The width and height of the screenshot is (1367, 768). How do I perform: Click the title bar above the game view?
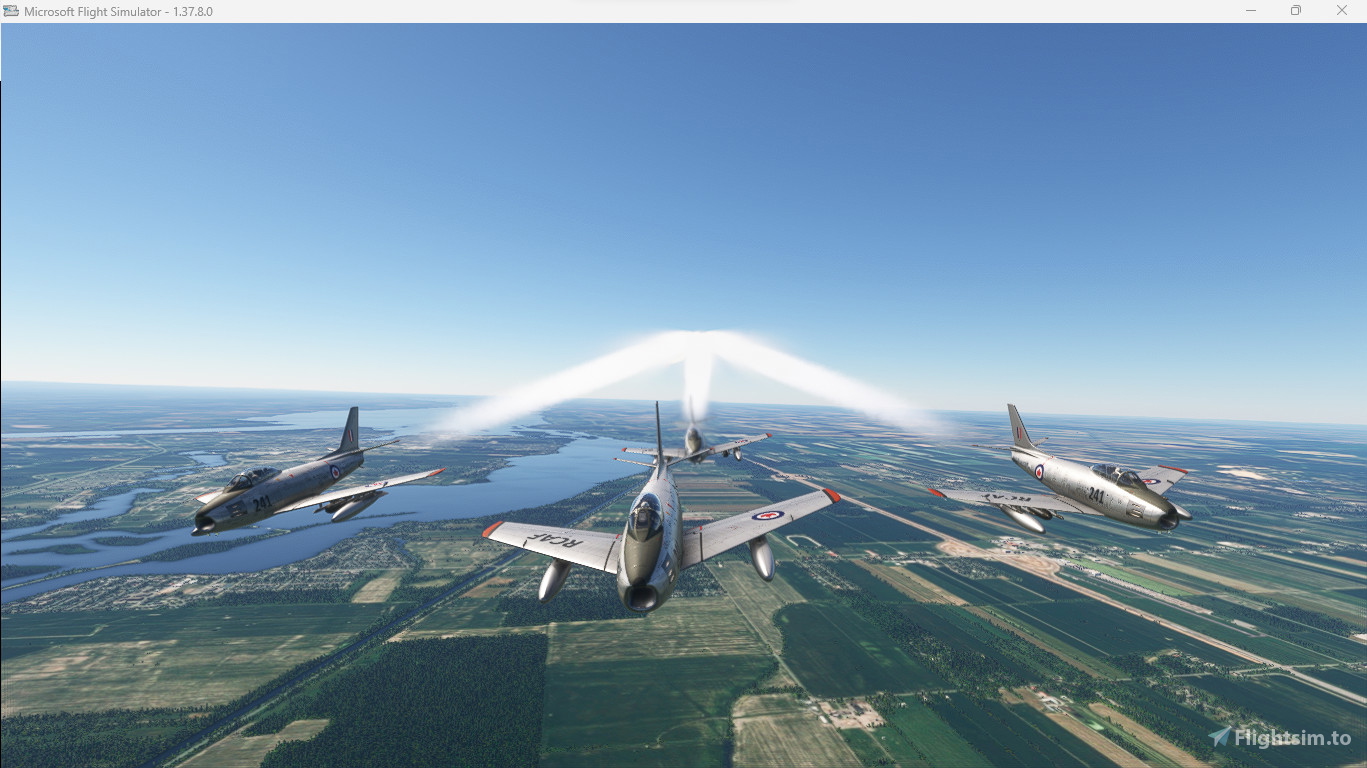[600, 11]
